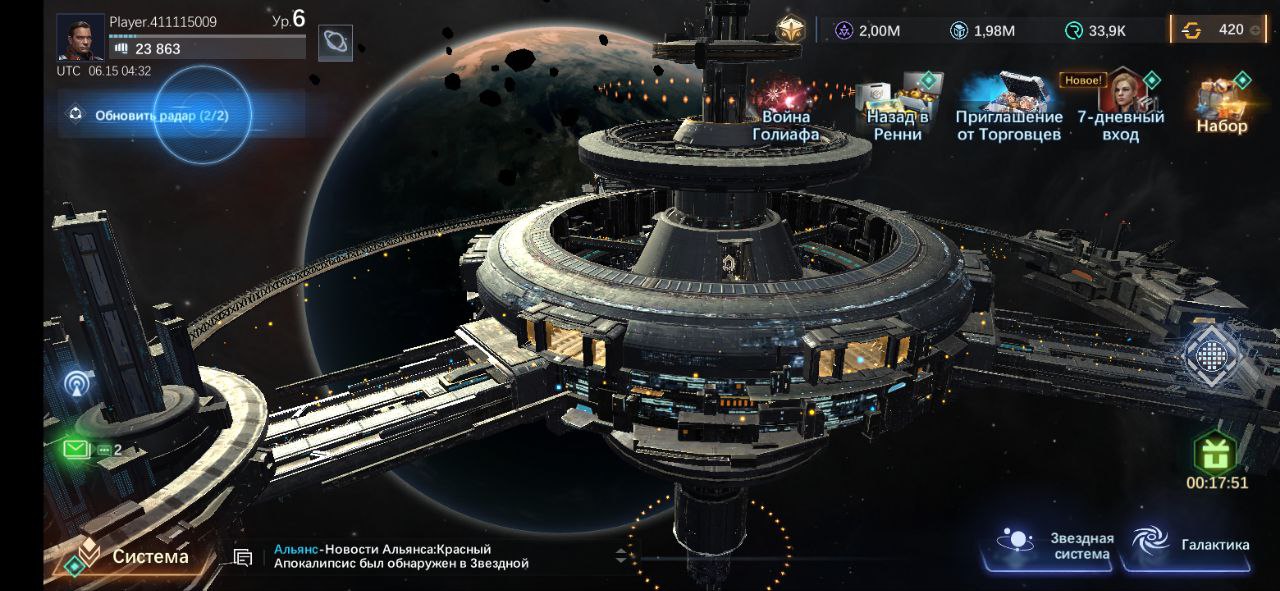1280x591 pixels.
Task: Claim the green gift box timer
Action: pyautogui.click(x=1216, y=456)
